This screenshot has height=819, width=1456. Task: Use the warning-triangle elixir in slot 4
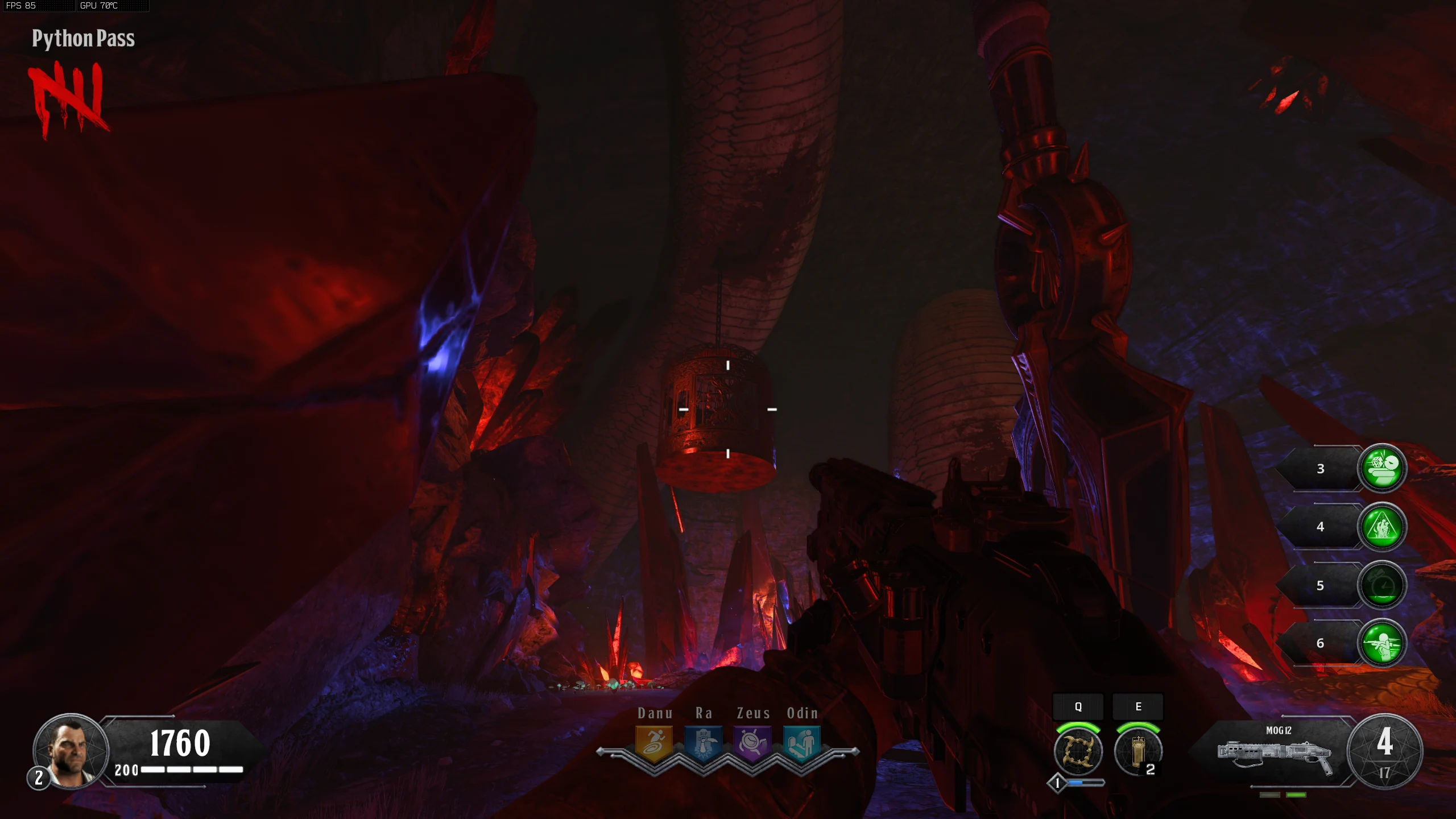pos(1382,527)
